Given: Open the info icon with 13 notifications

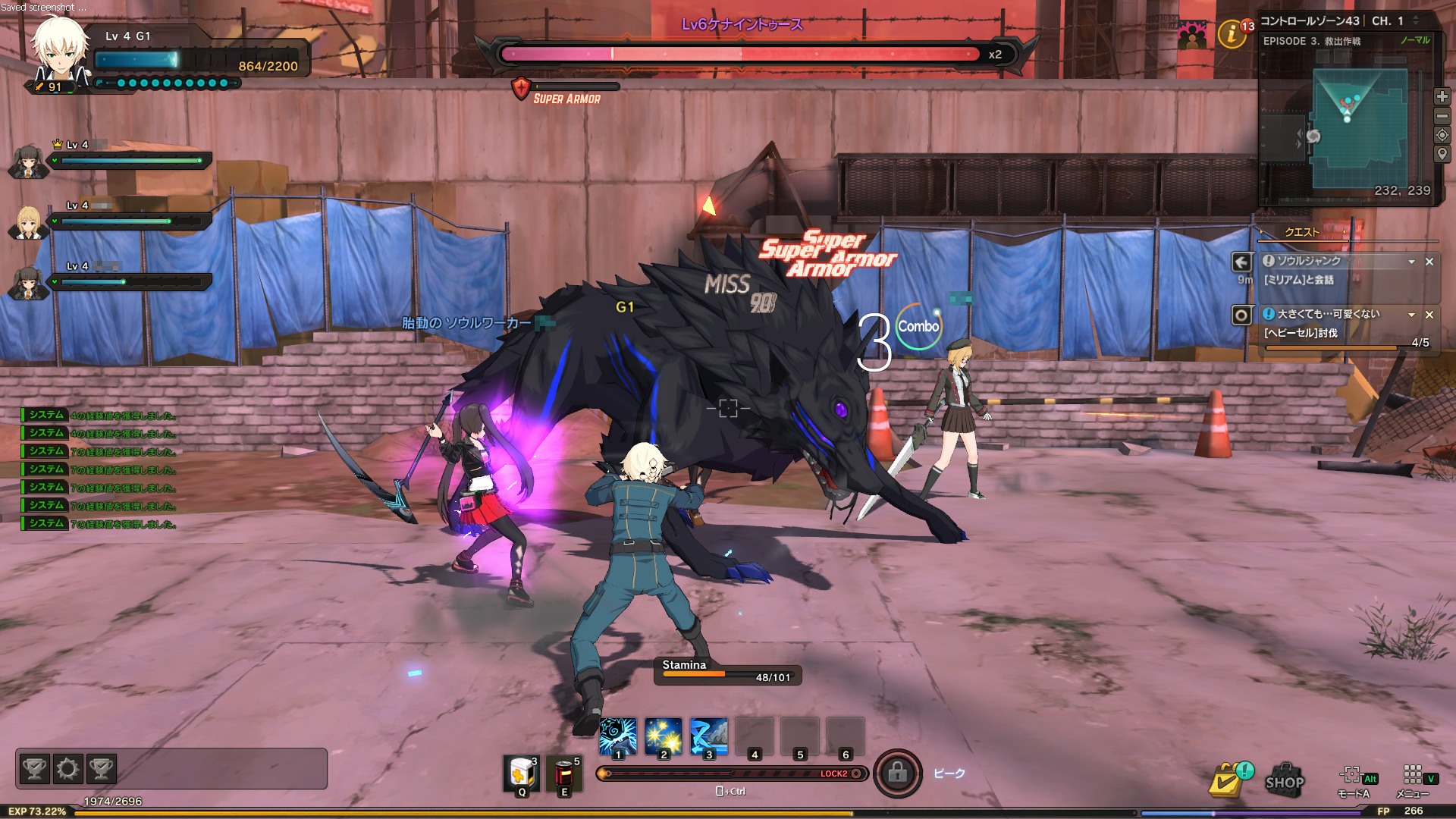Looking at the screenshot, I should (x=1232, y=33).
